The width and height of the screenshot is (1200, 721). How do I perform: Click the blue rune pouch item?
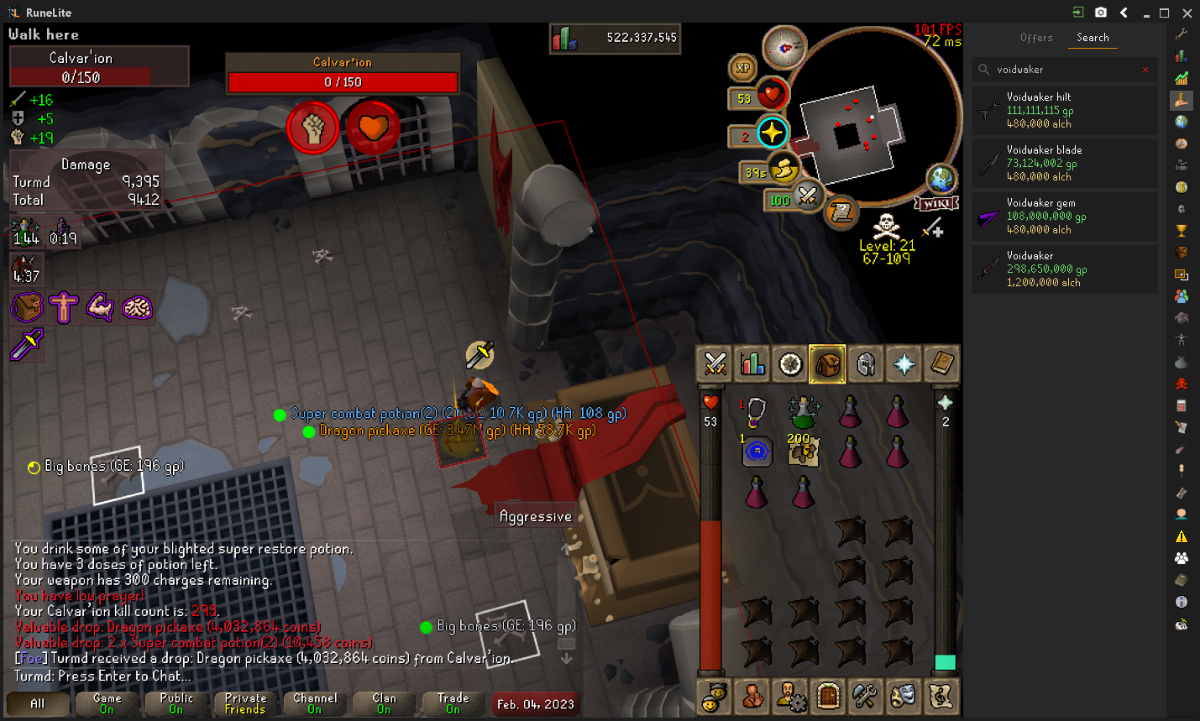[757, 452]
